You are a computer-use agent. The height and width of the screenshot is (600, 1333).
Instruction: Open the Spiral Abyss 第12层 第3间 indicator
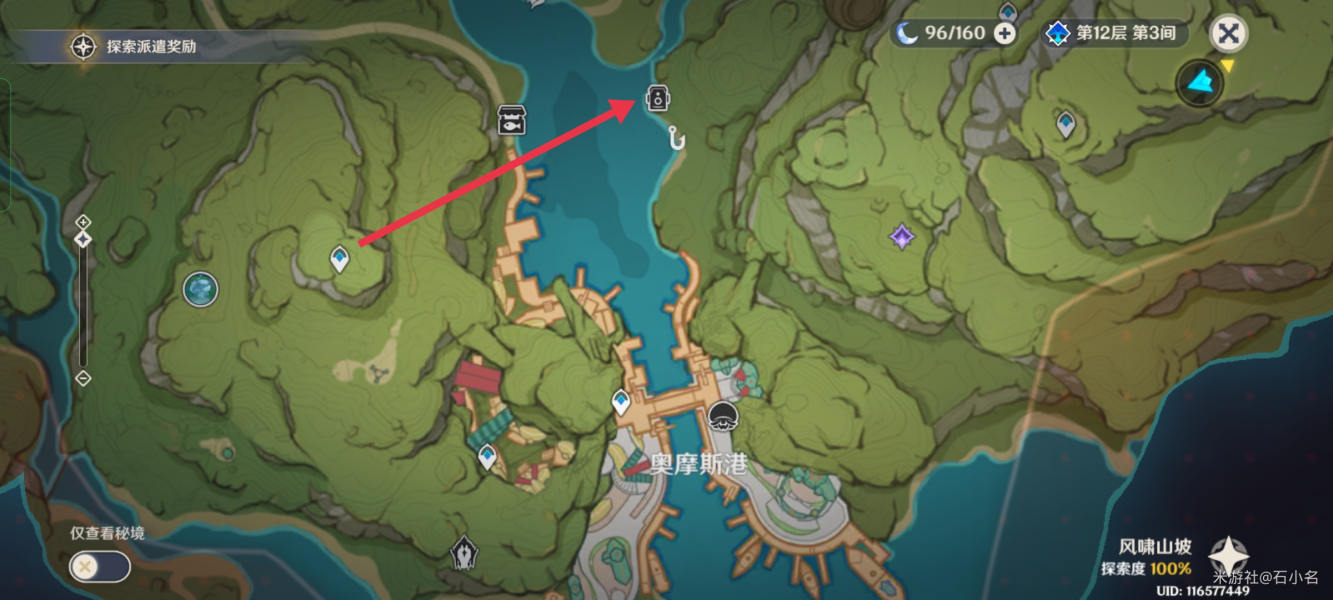(x=1114, y=33)
